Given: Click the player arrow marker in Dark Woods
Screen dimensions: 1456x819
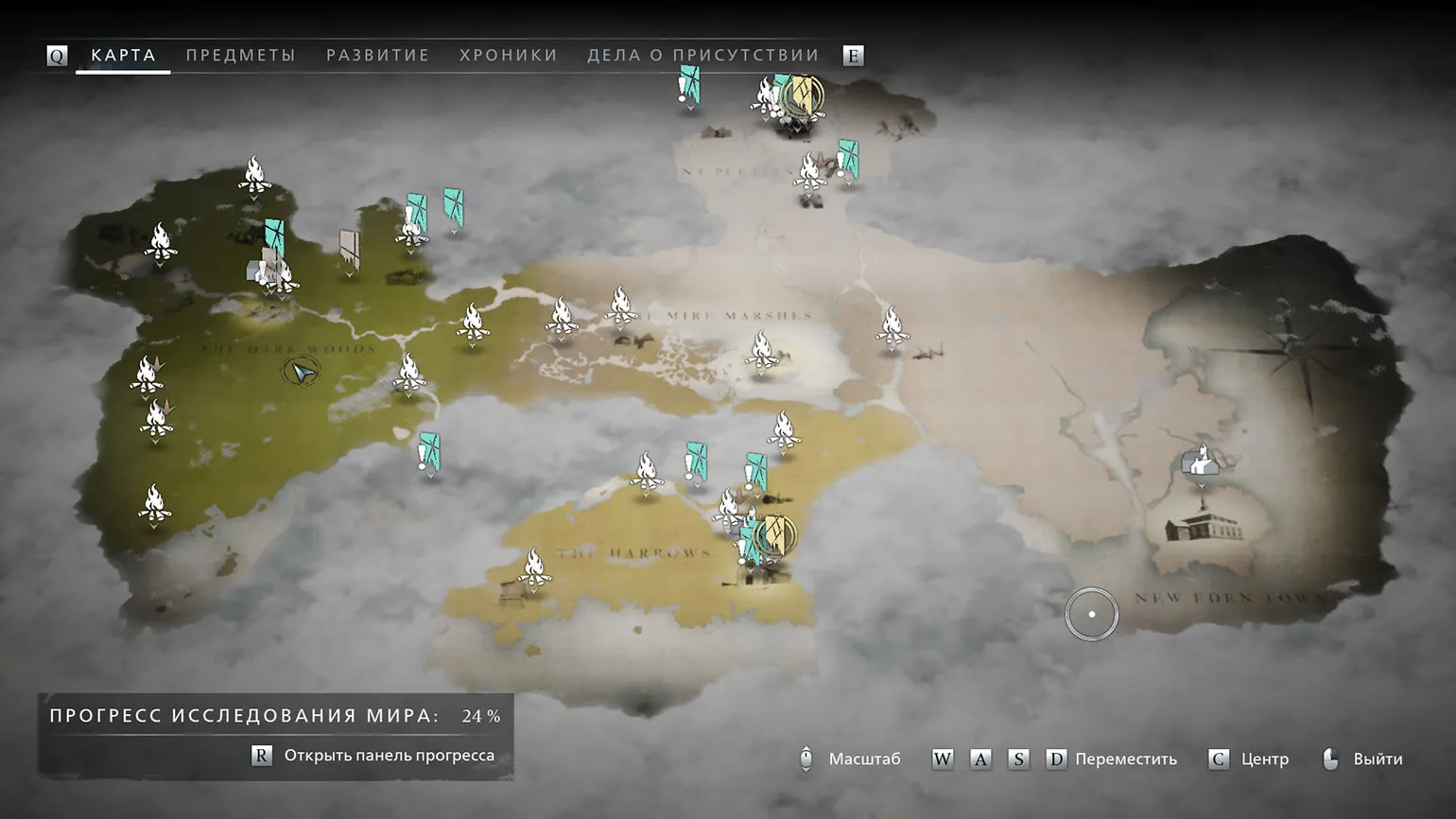Looking at the screenshot, I should [302, 373].
